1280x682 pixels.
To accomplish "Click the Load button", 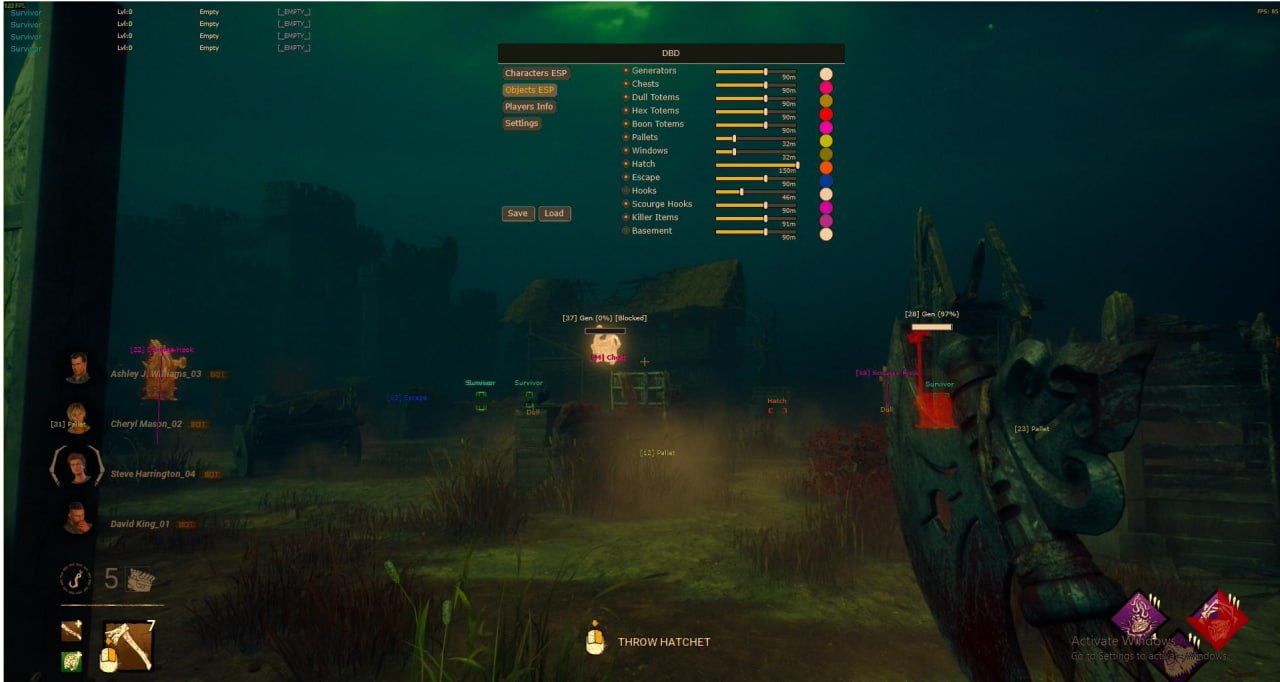I will tap(554, 213).
